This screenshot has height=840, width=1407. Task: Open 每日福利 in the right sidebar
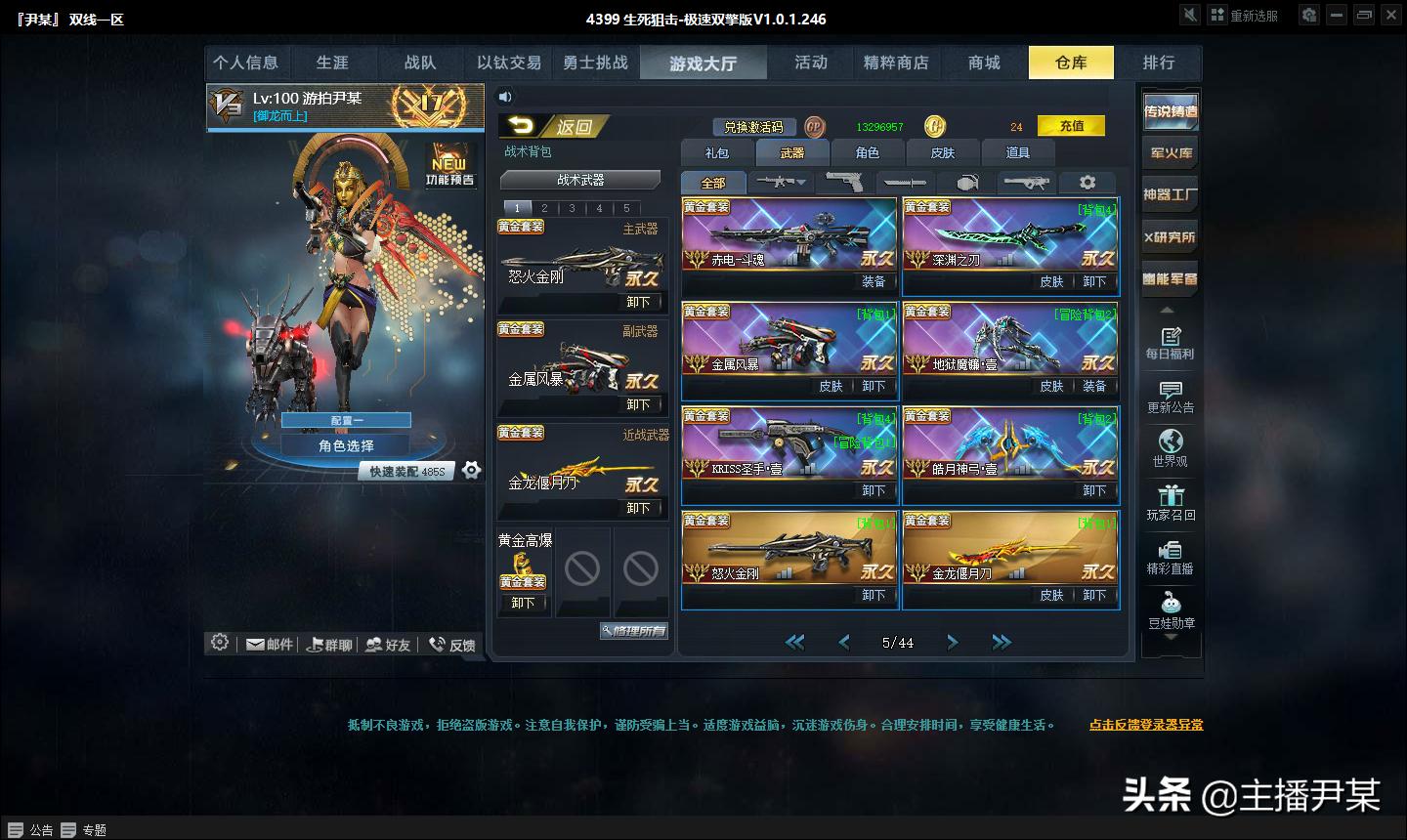pos(1170,344)
